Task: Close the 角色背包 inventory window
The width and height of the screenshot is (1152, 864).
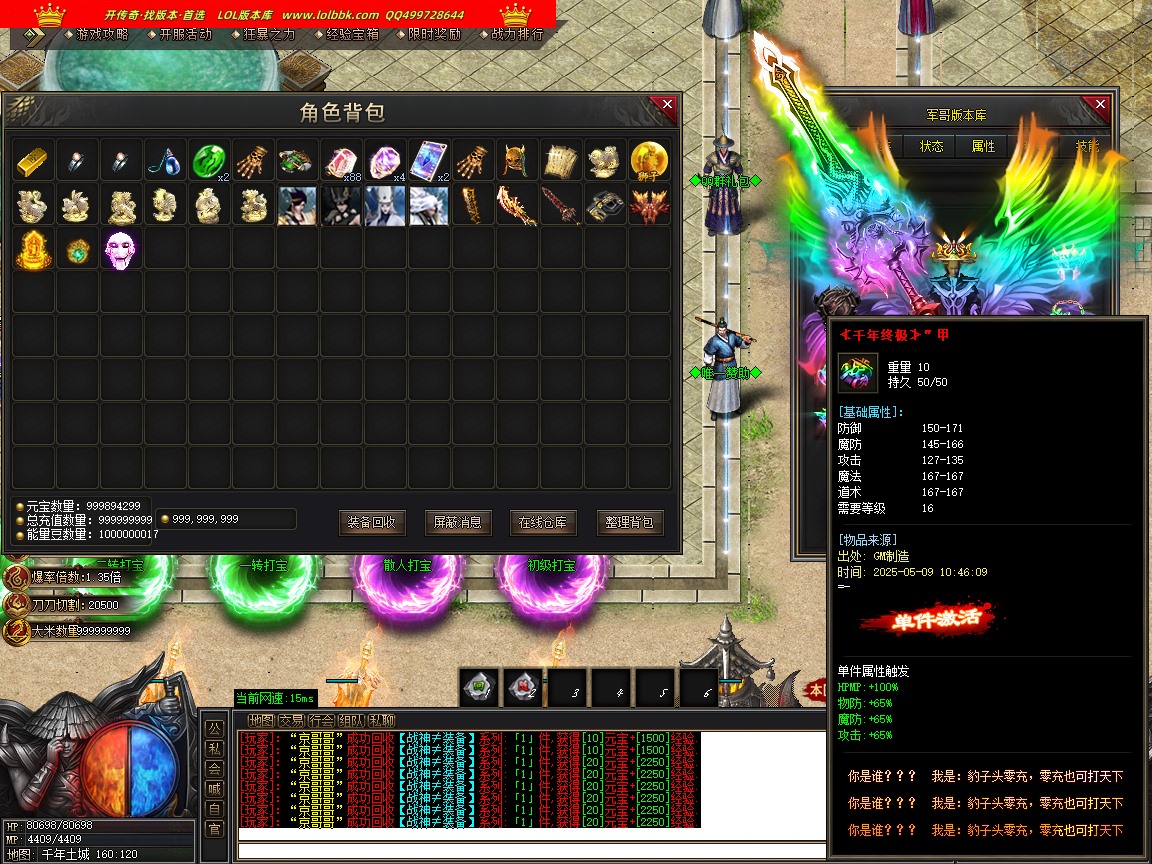Action: coord(667,106)
